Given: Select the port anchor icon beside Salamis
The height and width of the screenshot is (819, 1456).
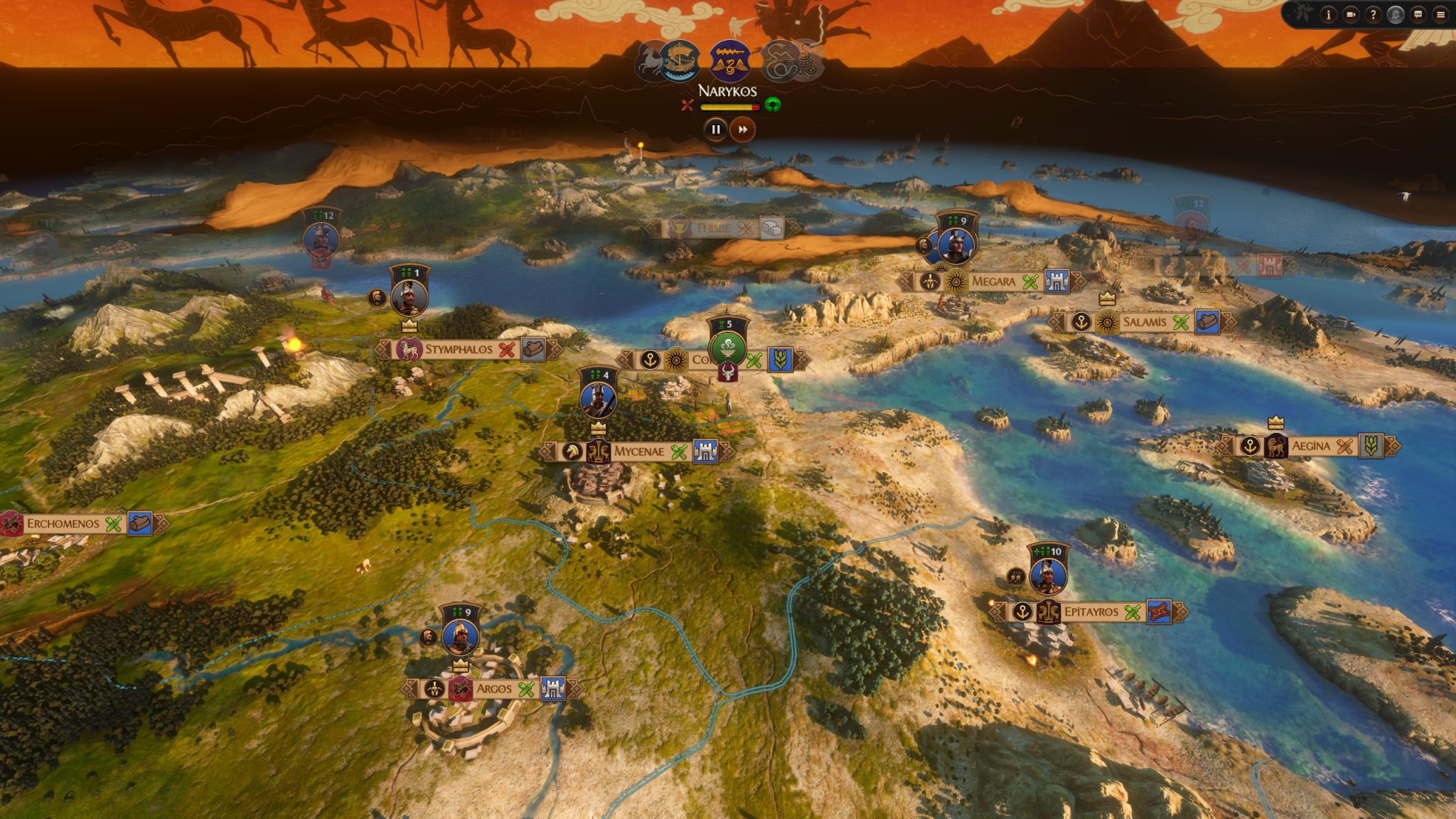Looking at the screenshot, I should tap(1081, 322).
